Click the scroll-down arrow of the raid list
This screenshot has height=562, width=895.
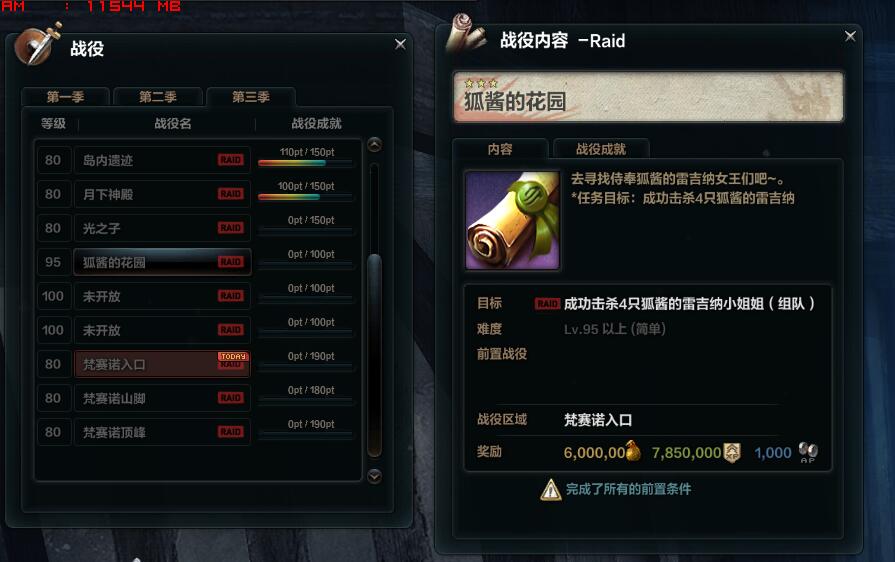pyautogui.click(x=375, y=476)
